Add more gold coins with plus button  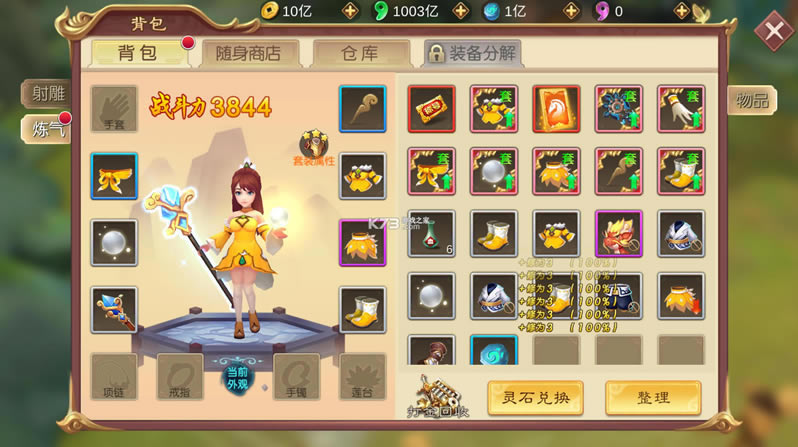tap(350, 11)
